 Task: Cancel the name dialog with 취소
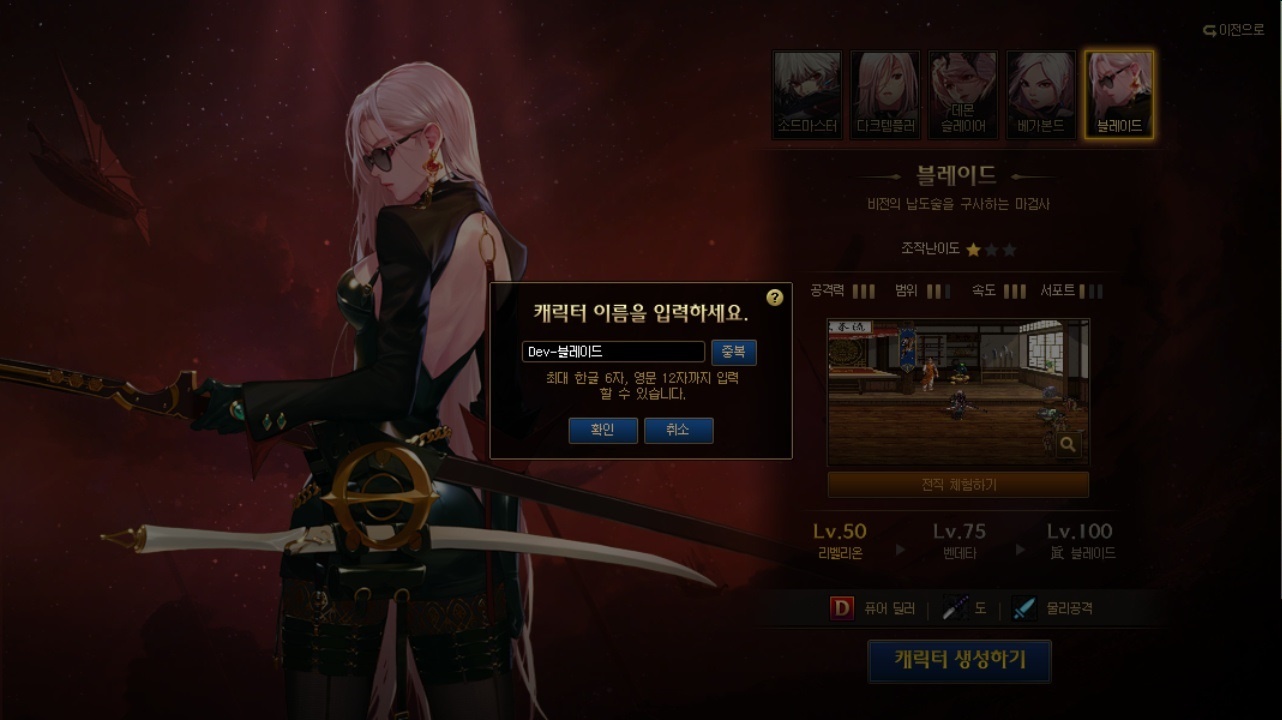tap(678, 430)
